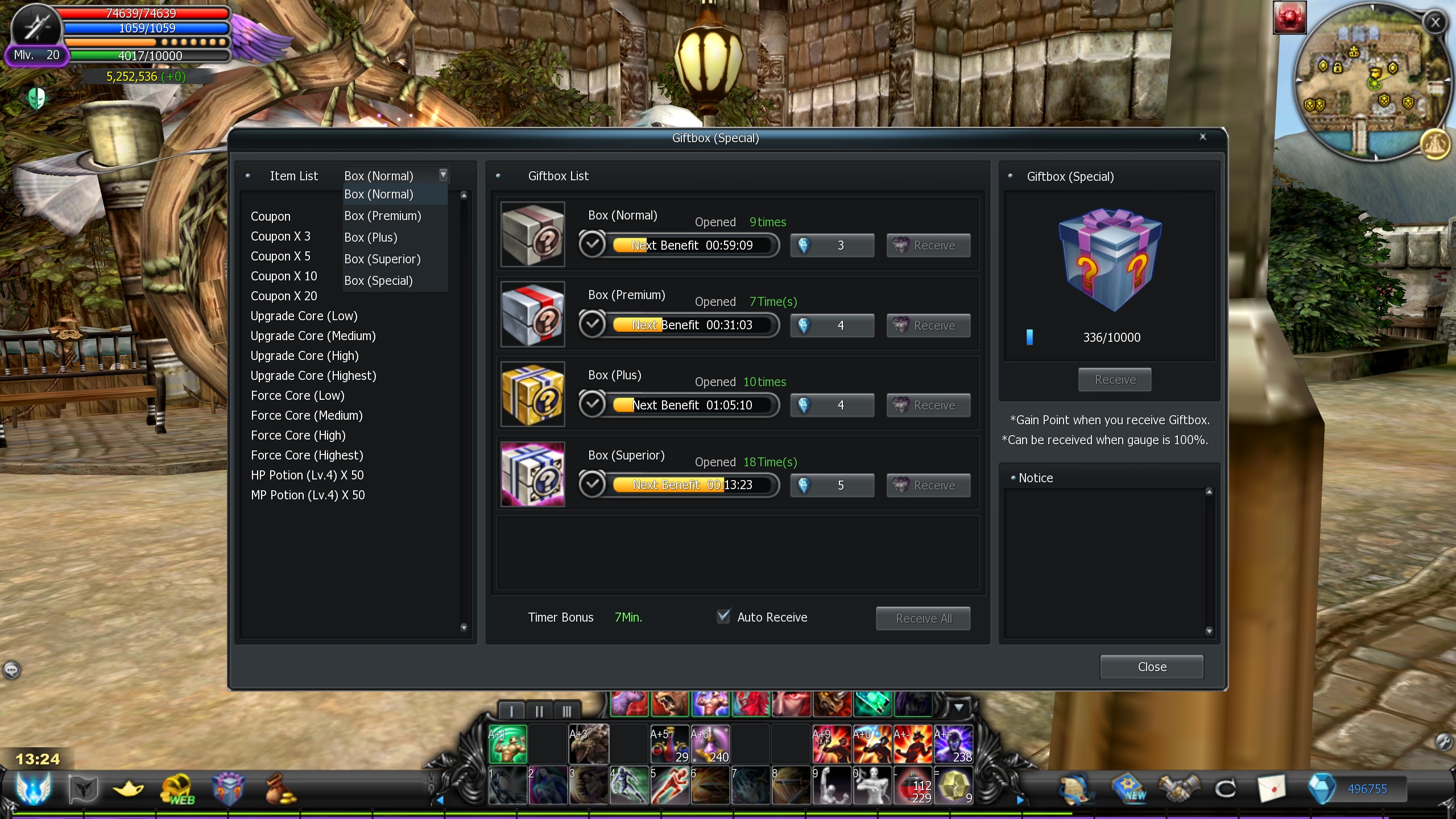Viewport: 1456px width, 819px height.
Task: Dismiss the dialog via title bar X
Action: pyautogui.click(x=1203, y=137)
